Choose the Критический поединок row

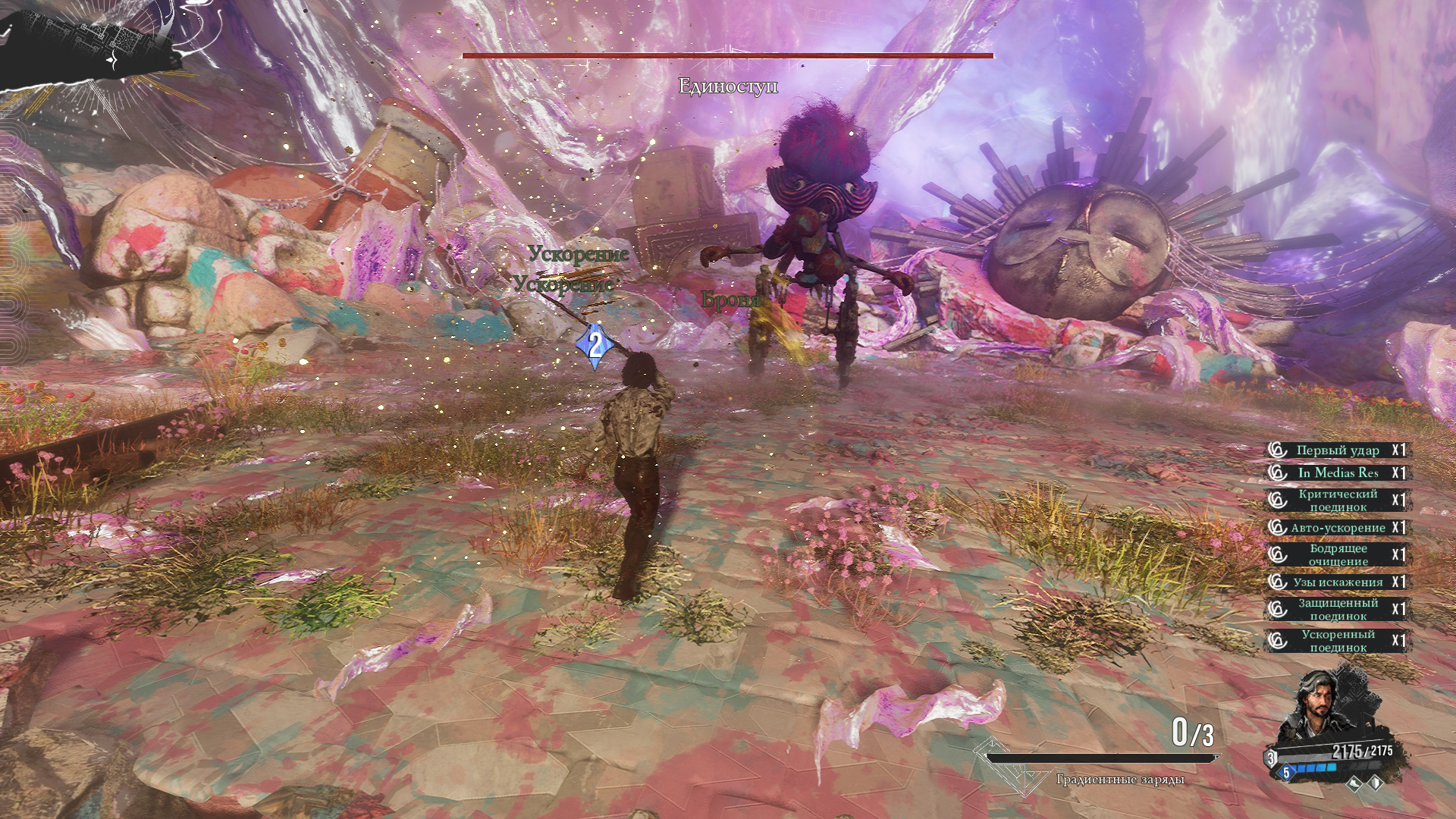[x=1338, y=500]
